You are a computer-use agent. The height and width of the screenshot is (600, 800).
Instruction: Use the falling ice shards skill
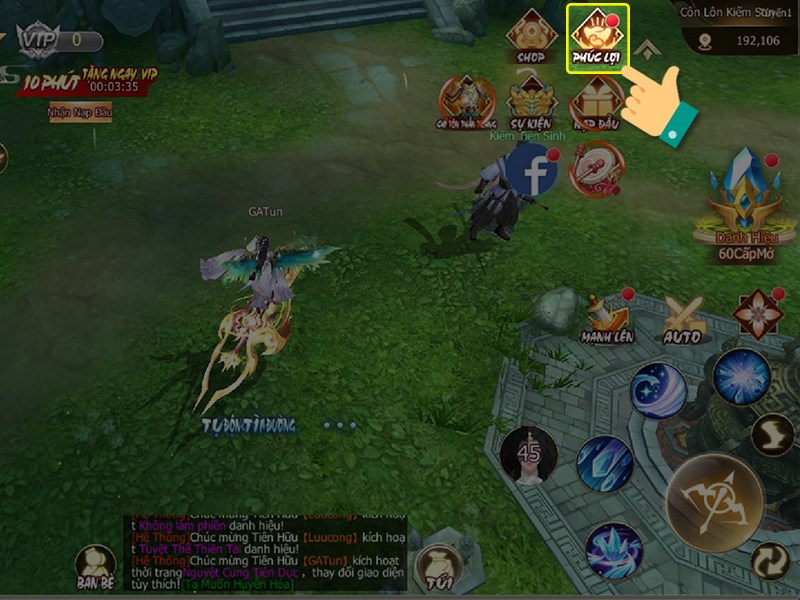(x=604, y=464)
